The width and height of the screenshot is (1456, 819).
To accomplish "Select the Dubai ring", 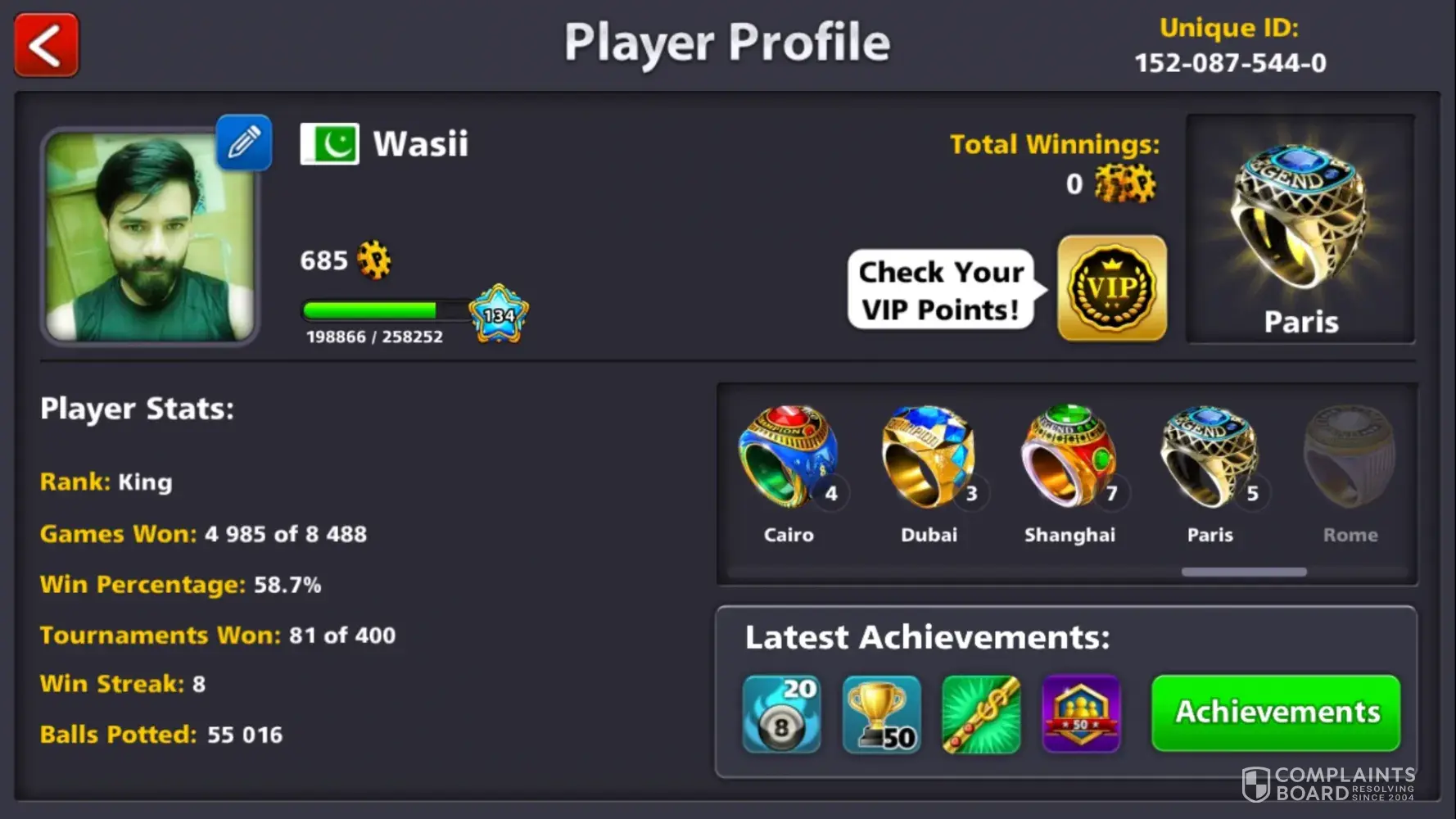I will (929, 459).
